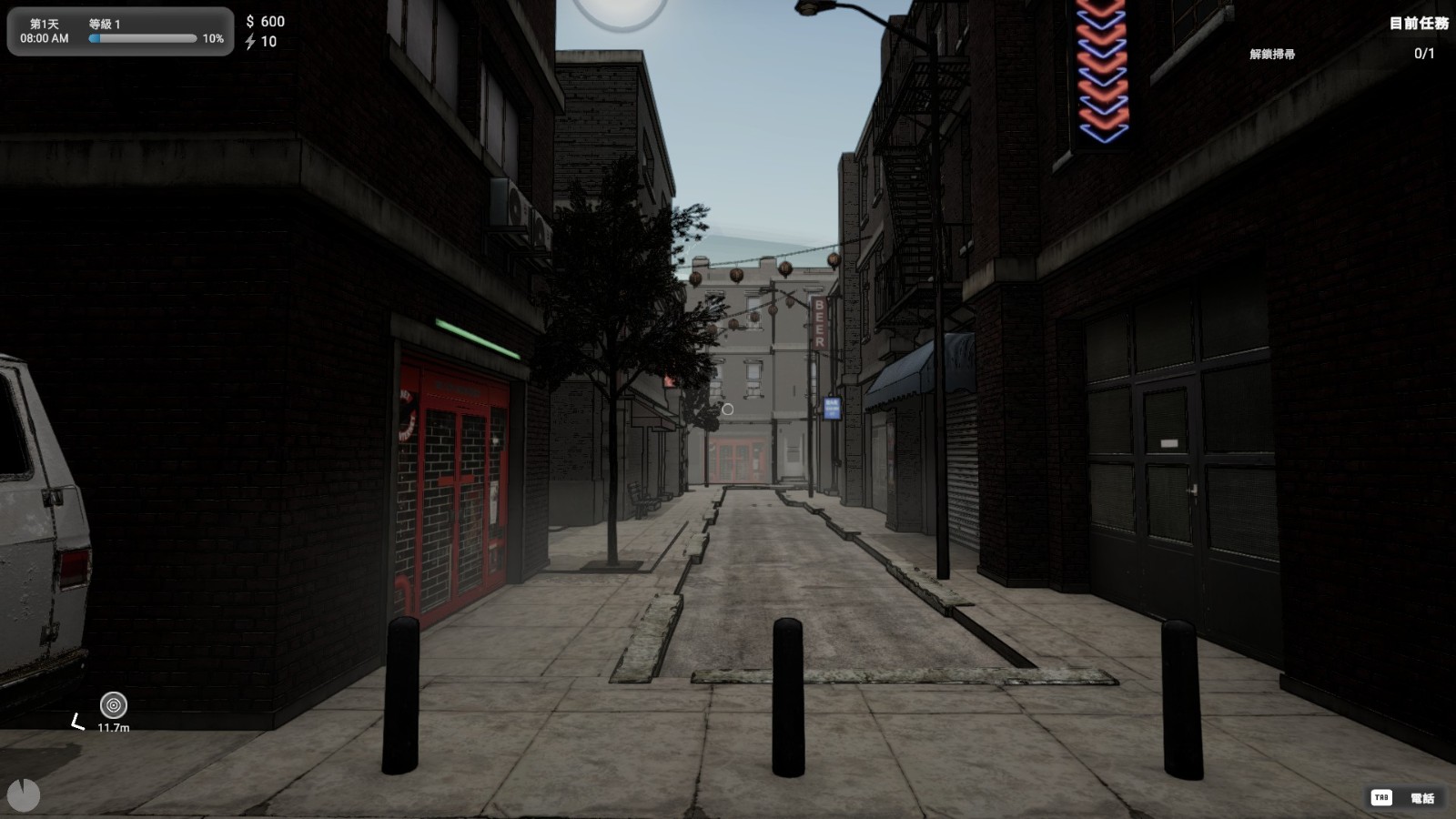Click the pie-shaped dial icon

pyautogui.click(x=24, y=794)
